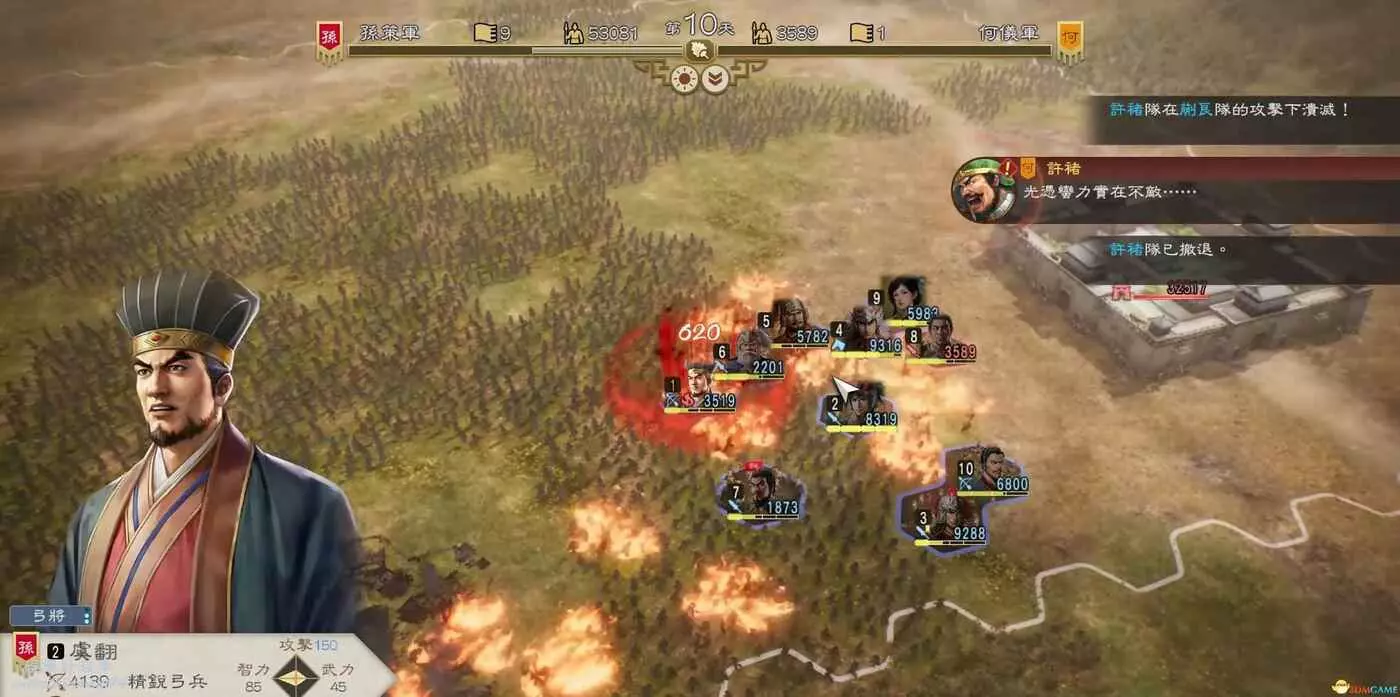The width and height of the screenshot is (1400, 697).
Task: Open the 弓將 trait dropdown tag
Action: (x=51, y=617)
